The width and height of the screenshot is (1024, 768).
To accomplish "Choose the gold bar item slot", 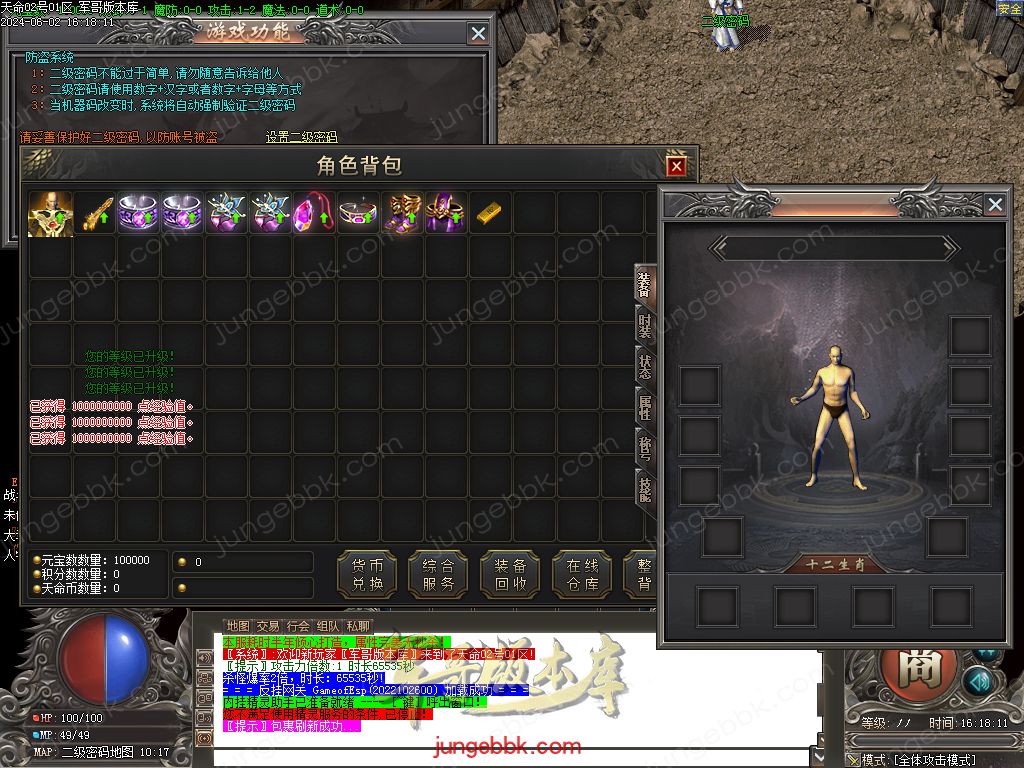I will (x=489, y=214).
